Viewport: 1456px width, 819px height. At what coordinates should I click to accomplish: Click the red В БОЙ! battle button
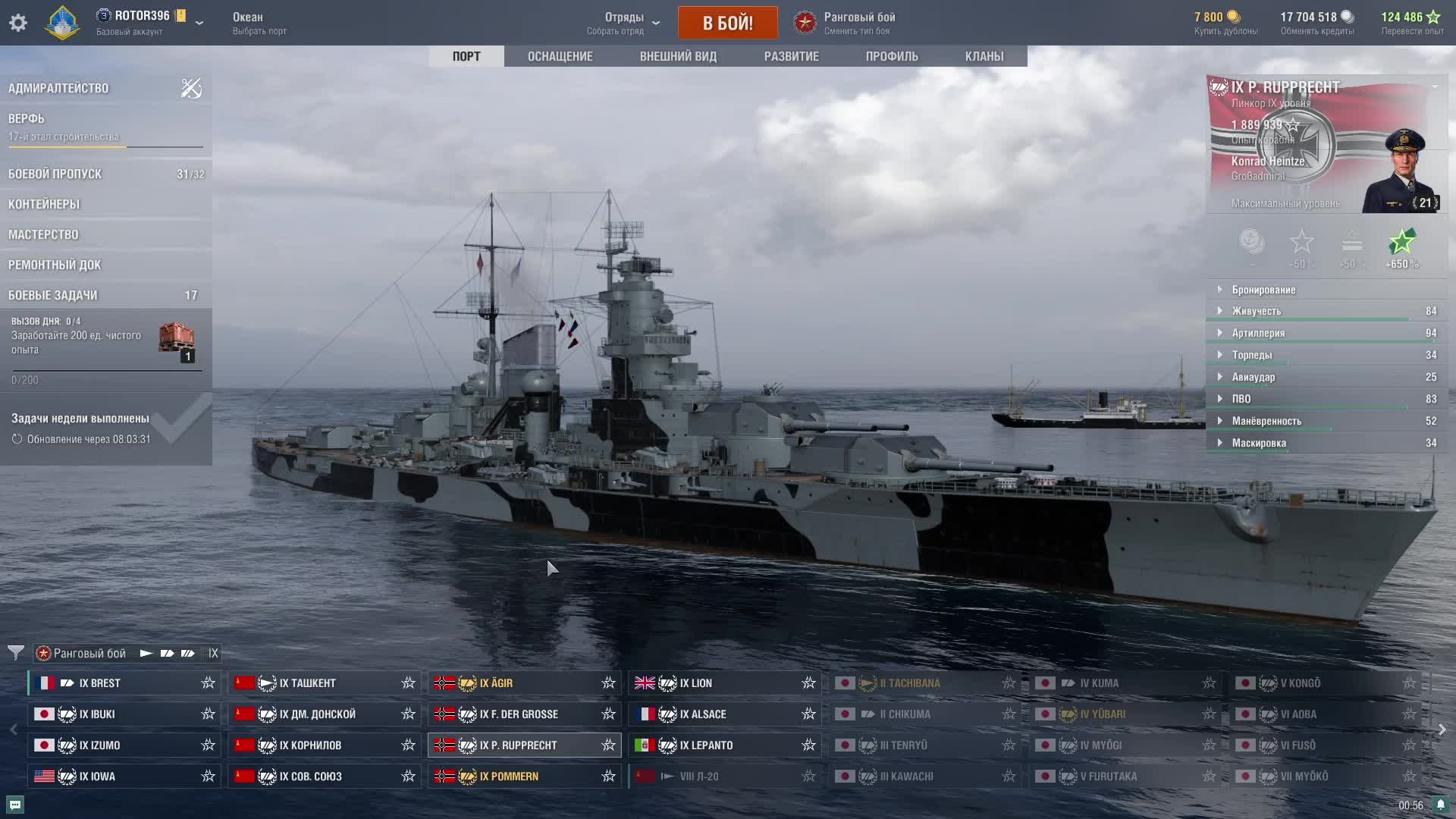pyautogui.click(x=727, y=23)
